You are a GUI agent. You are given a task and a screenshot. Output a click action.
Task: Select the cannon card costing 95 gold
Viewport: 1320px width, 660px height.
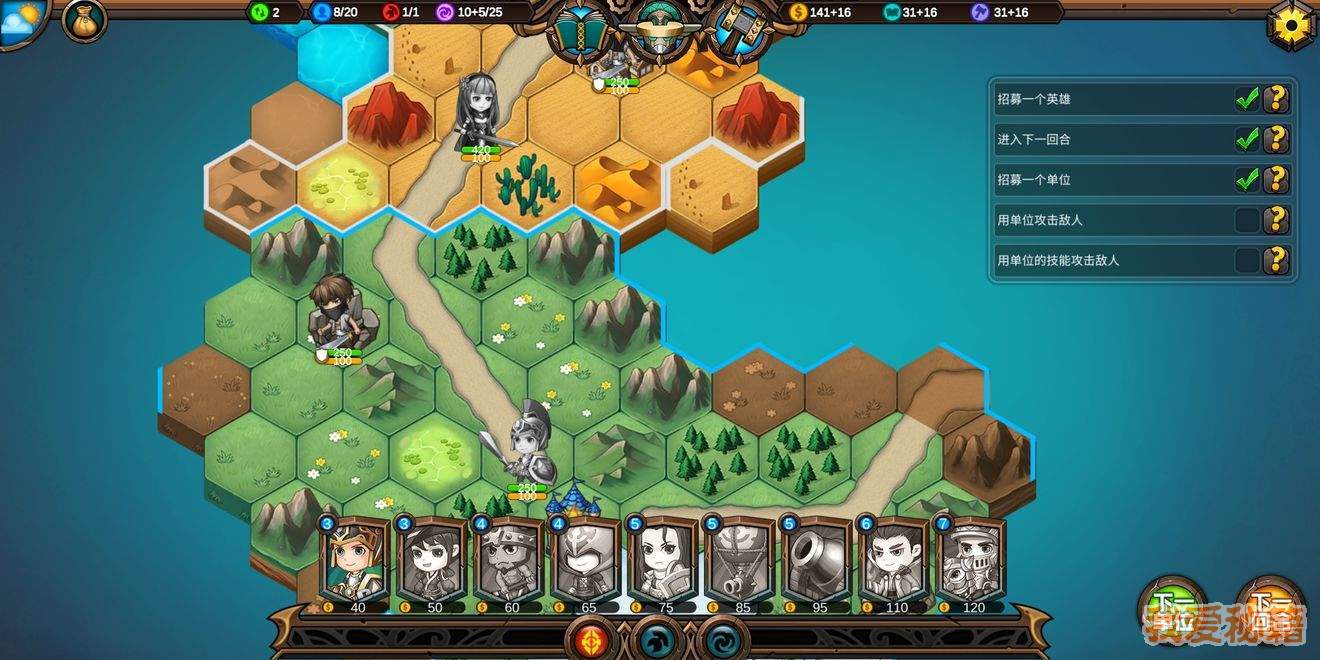pyautogui.click(x=817, y=560)
